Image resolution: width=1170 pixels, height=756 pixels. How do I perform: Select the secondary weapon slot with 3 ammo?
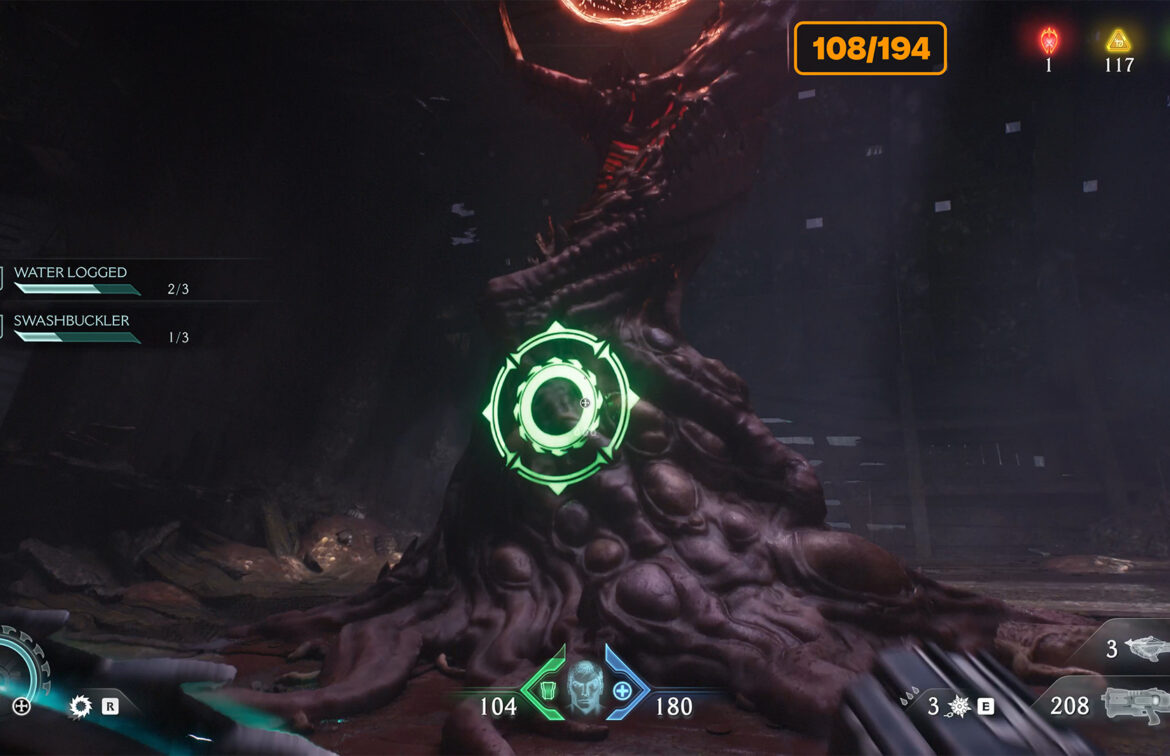pyautogui.click(x=1137, y=650)
